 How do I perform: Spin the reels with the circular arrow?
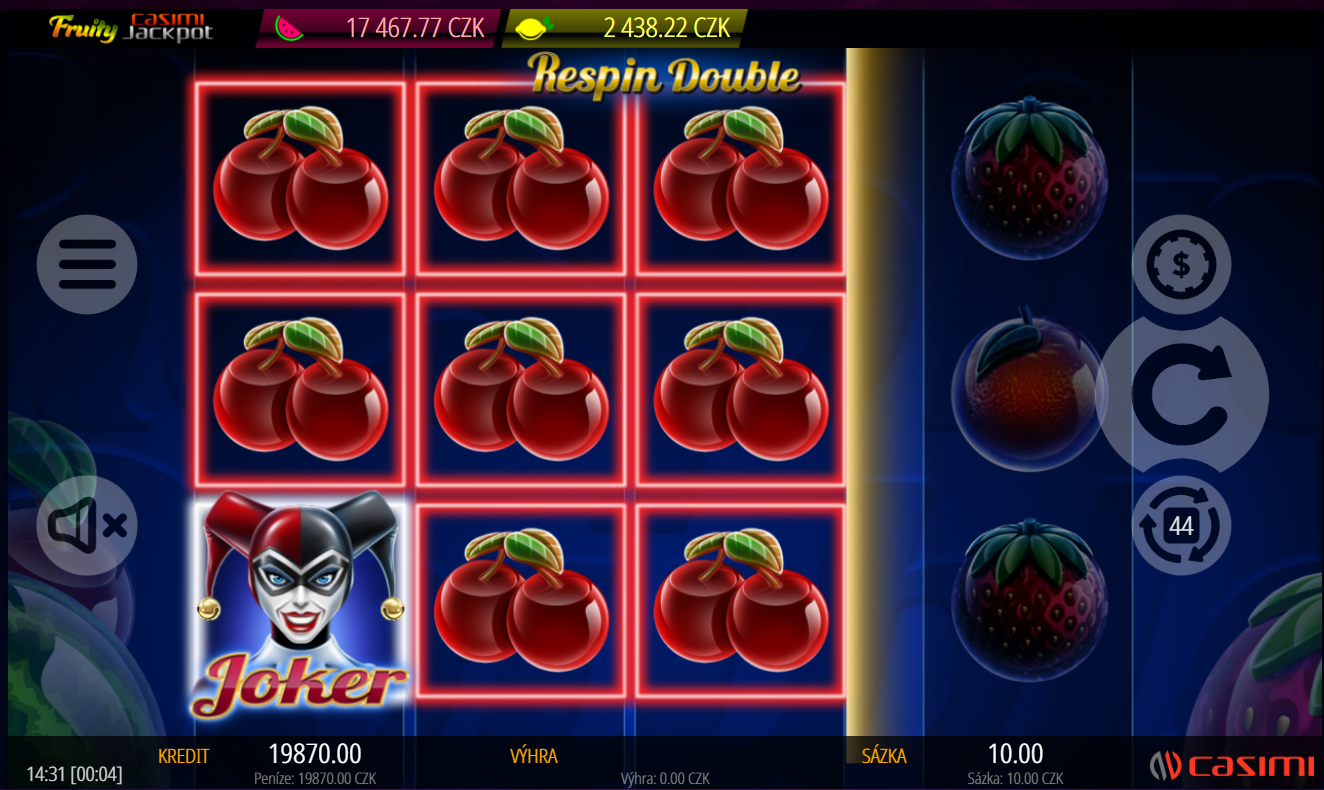[x=1182, y=394]
